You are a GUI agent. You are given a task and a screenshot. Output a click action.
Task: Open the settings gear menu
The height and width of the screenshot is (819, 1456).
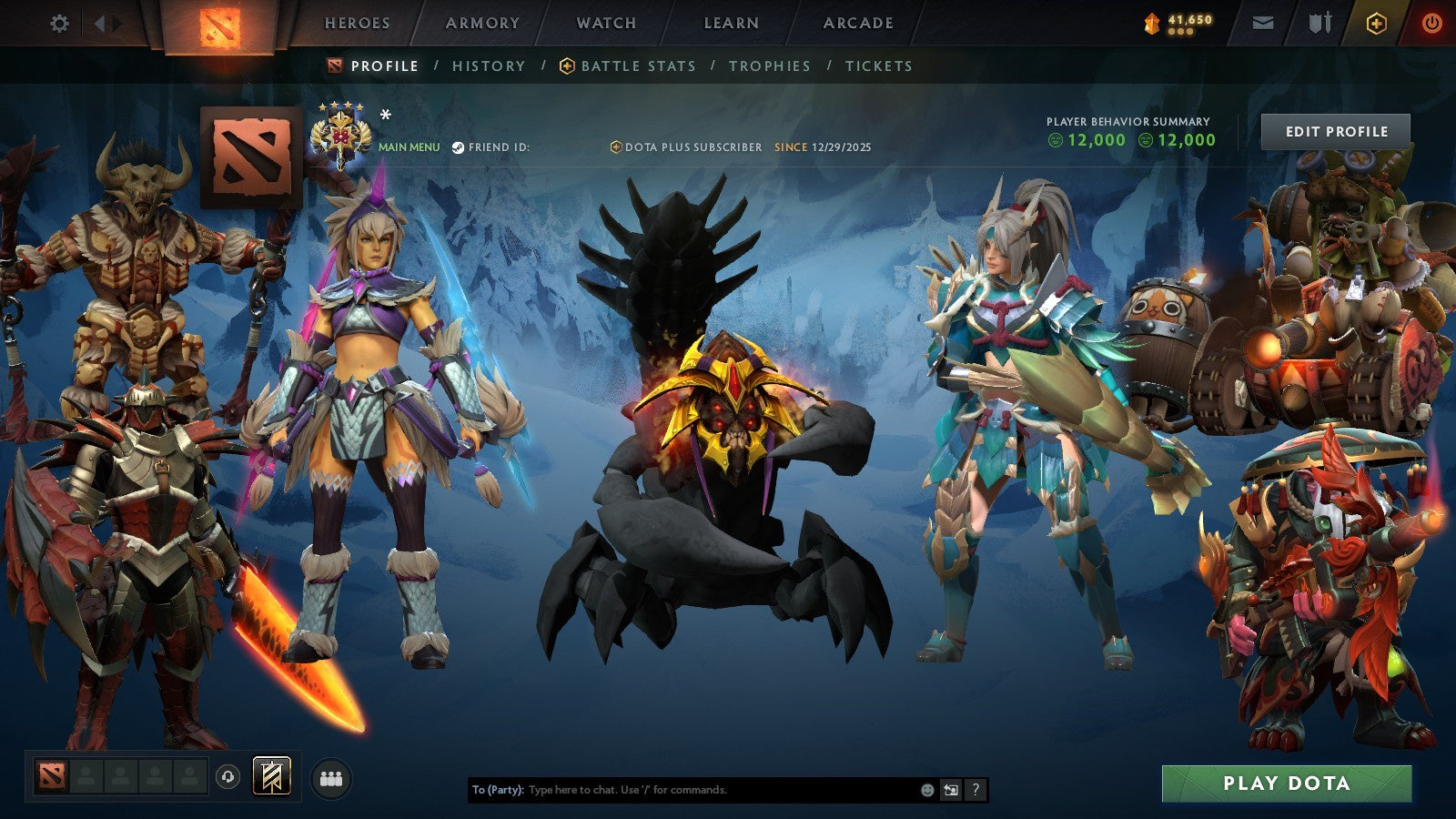[x=60, y=24]
